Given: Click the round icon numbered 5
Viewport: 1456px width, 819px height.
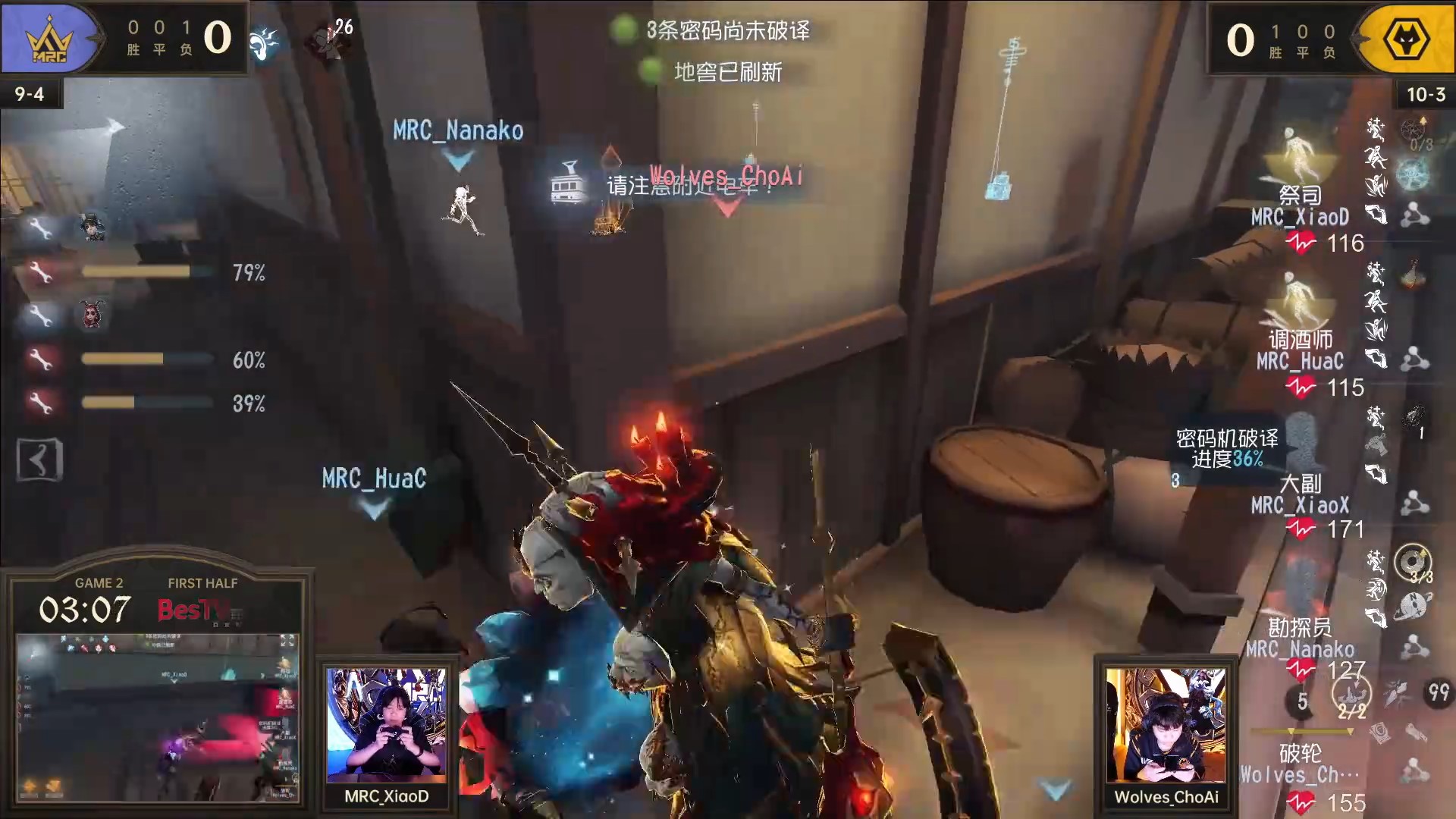Looking at the screenshot, I should (1301, 701).
